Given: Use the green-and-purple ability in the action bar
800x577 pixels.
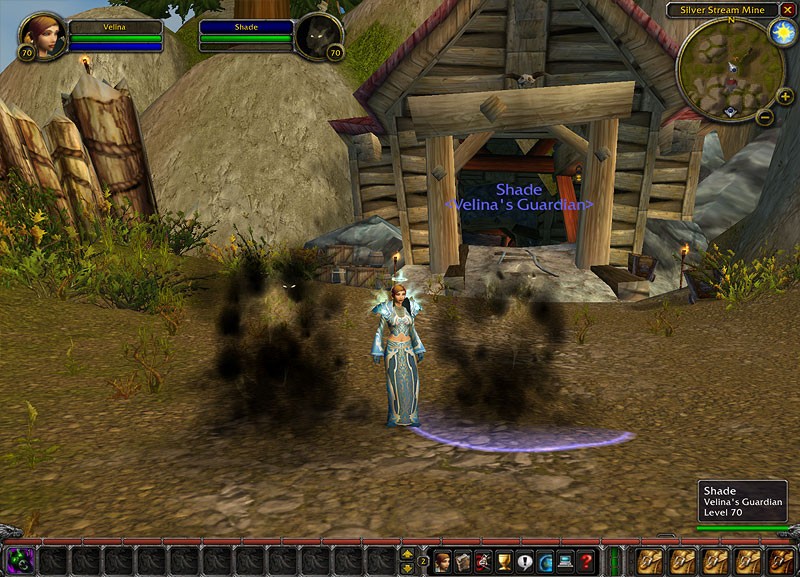Looking at the screenshot, I should [x=21, y=560].
